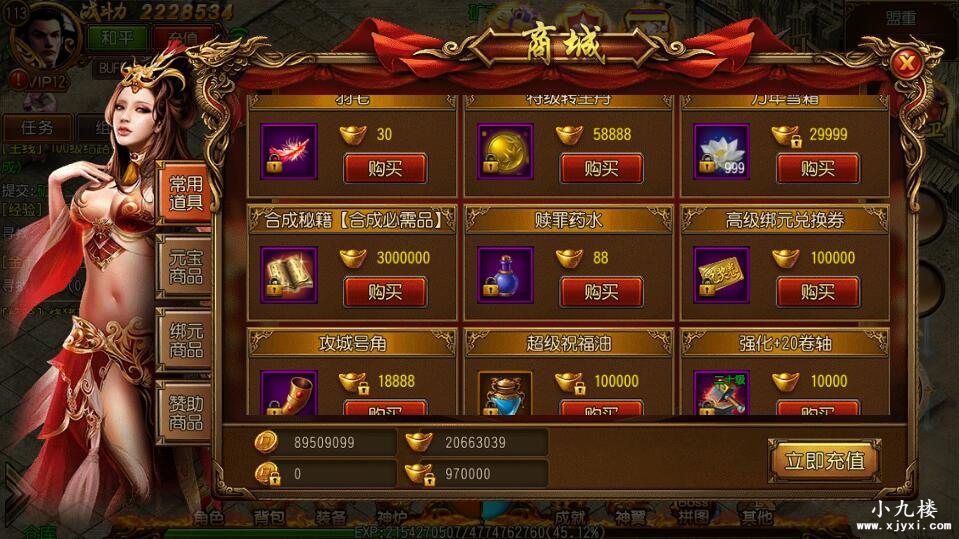Purchase the 合成秘籍 for 3000000
Screen dimensions: 959x539
(385, 292)
